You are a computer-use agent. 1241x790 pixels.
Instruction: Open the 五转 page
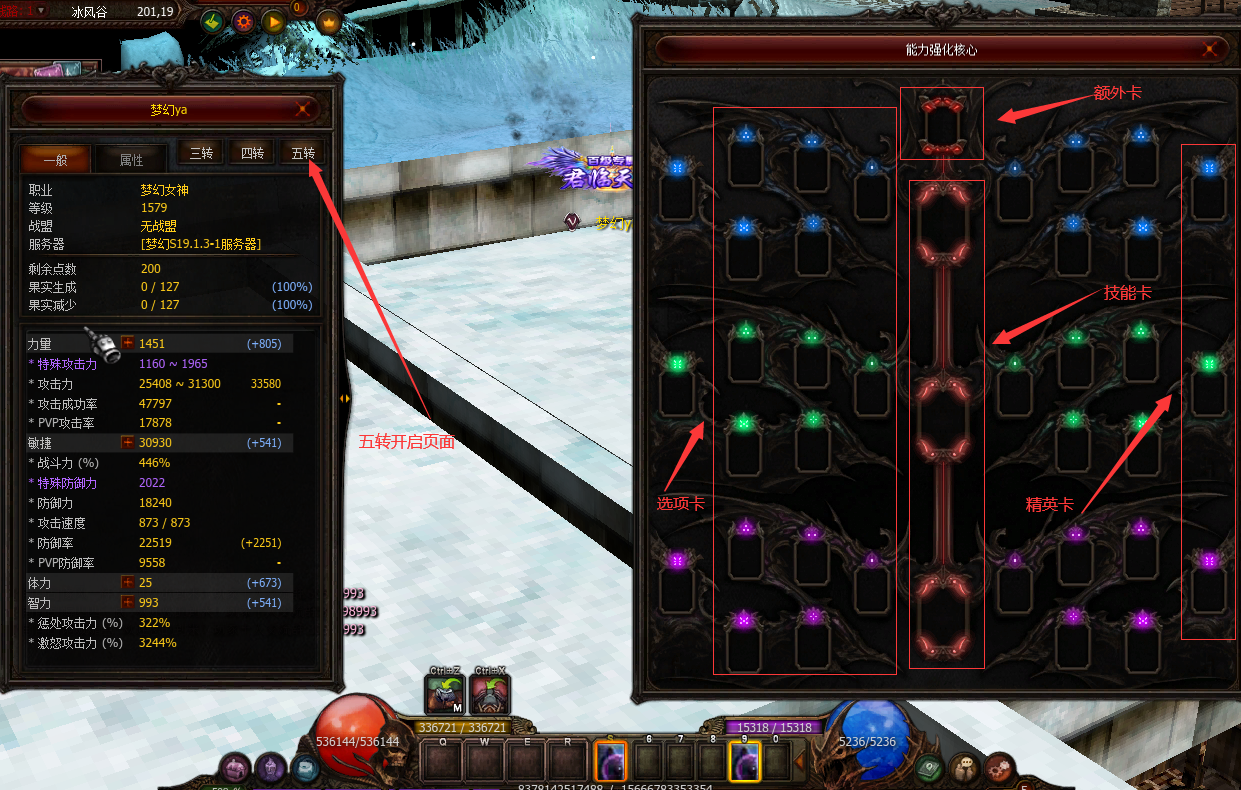coord(303,153)
